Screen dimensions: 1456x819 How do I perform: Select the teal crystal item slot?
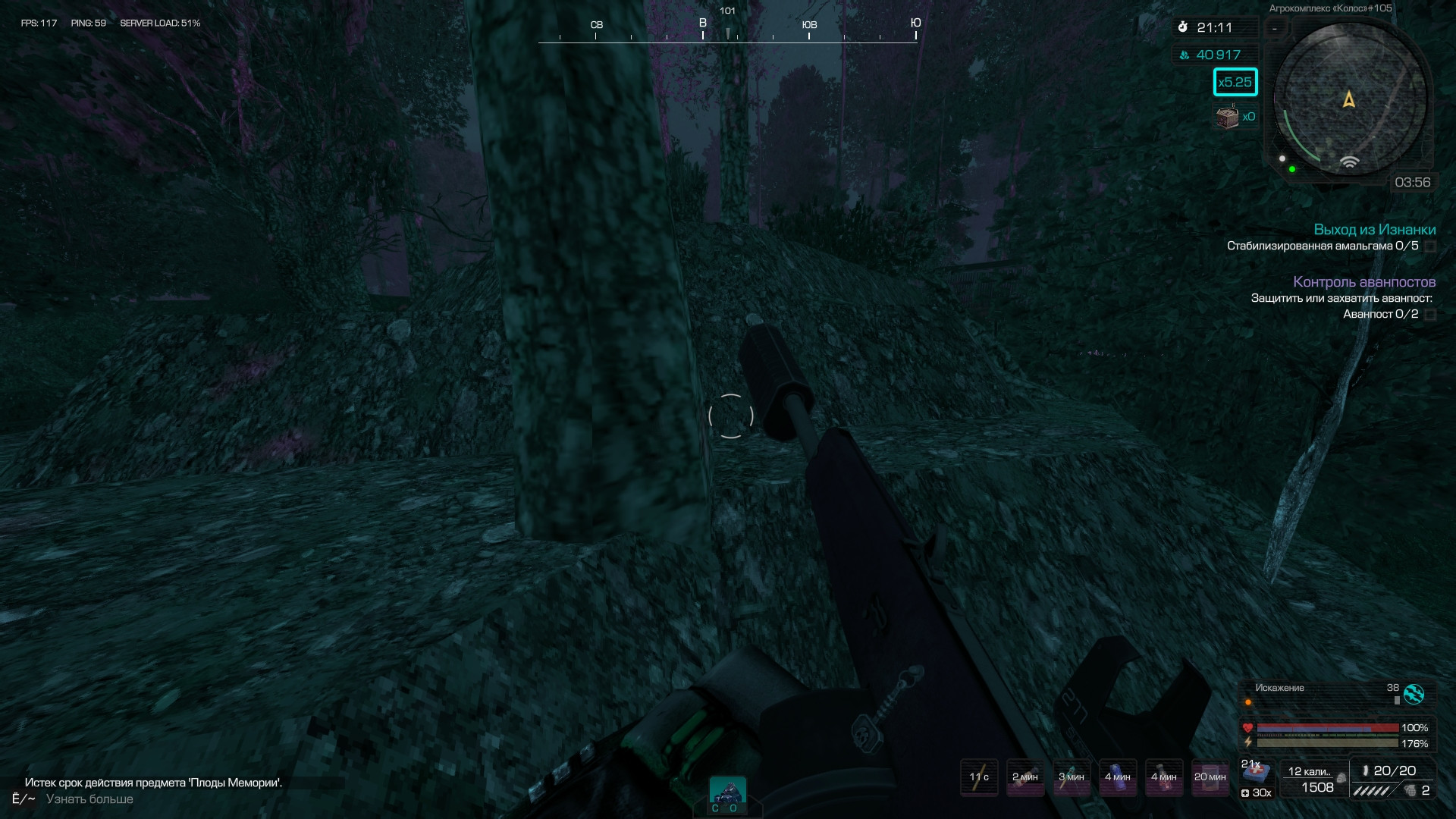click(728, 793)
